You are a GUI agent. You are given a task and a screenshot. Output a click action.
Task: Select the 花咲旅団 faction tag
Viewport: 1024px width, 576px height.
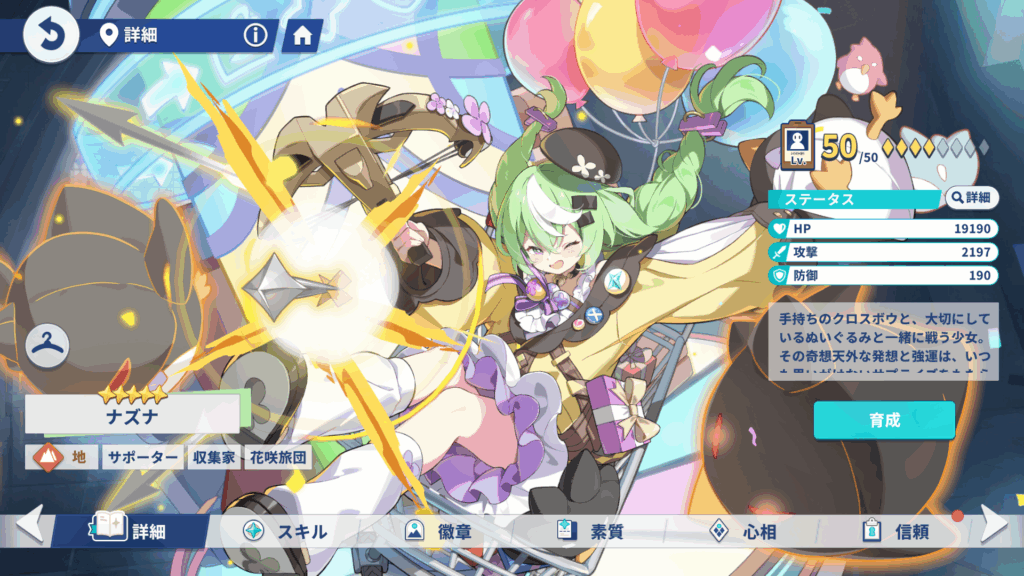(277, 458)
